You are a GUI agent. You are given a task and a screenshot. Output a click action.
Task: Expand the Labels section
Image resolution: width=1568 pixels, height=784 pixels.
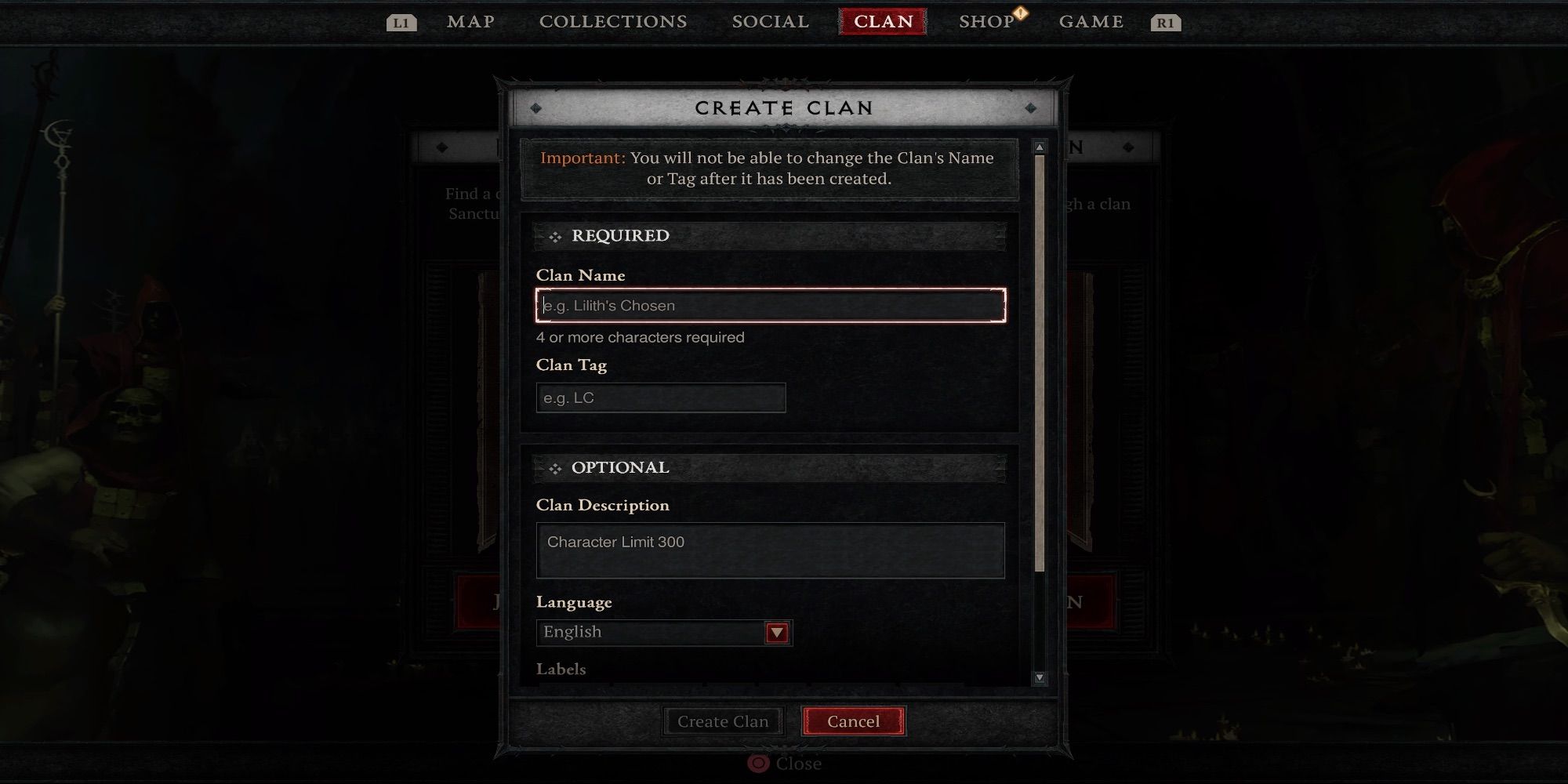[561, 669]
